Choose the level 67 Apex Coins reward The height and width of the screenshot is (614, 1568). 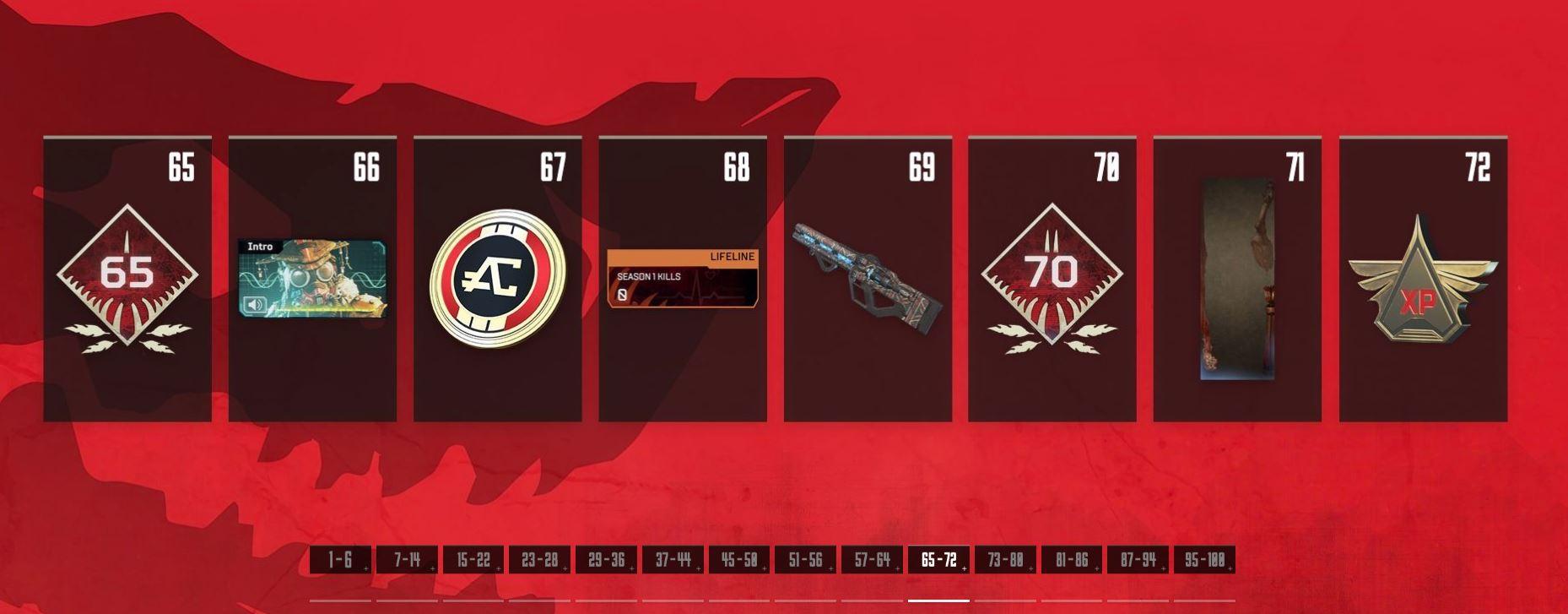click(x=498, y=279)
